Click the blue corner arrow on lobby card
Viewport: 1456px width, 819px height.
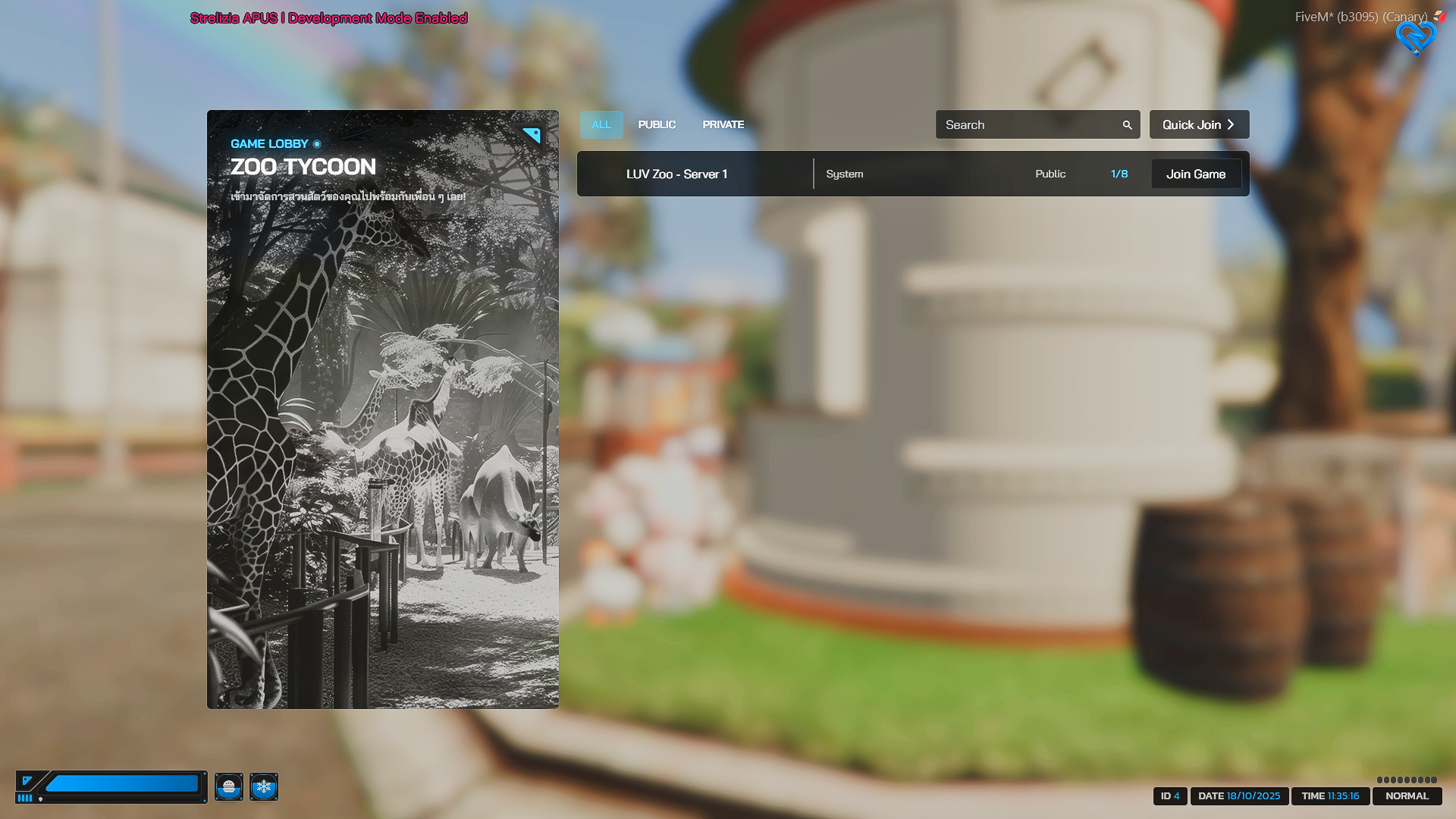pyautogui.click(x=532, y=135)
